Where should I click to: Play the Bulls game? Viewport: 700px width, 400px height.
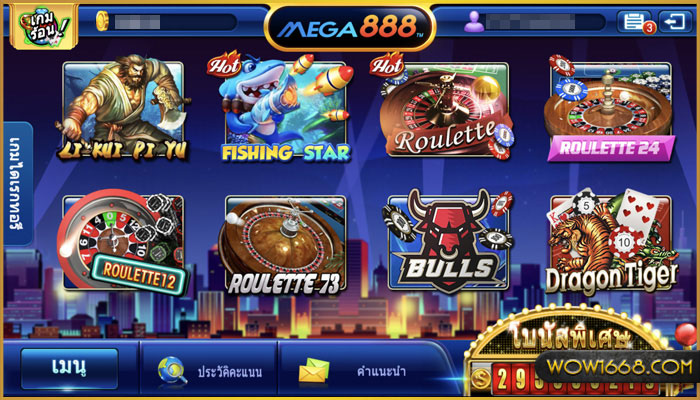coord(447,243)
